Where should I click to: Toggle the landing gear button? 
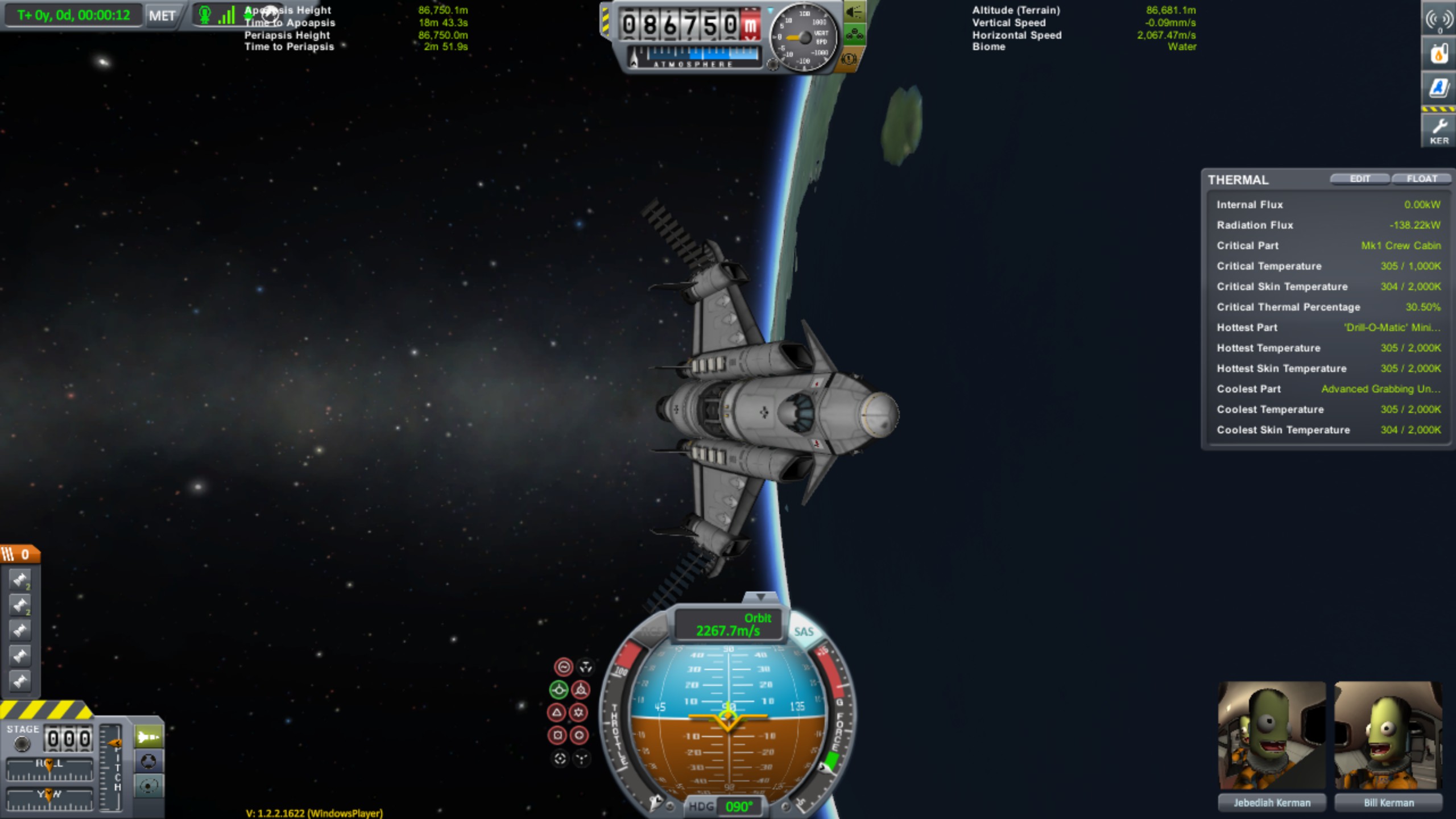point(854,35)
